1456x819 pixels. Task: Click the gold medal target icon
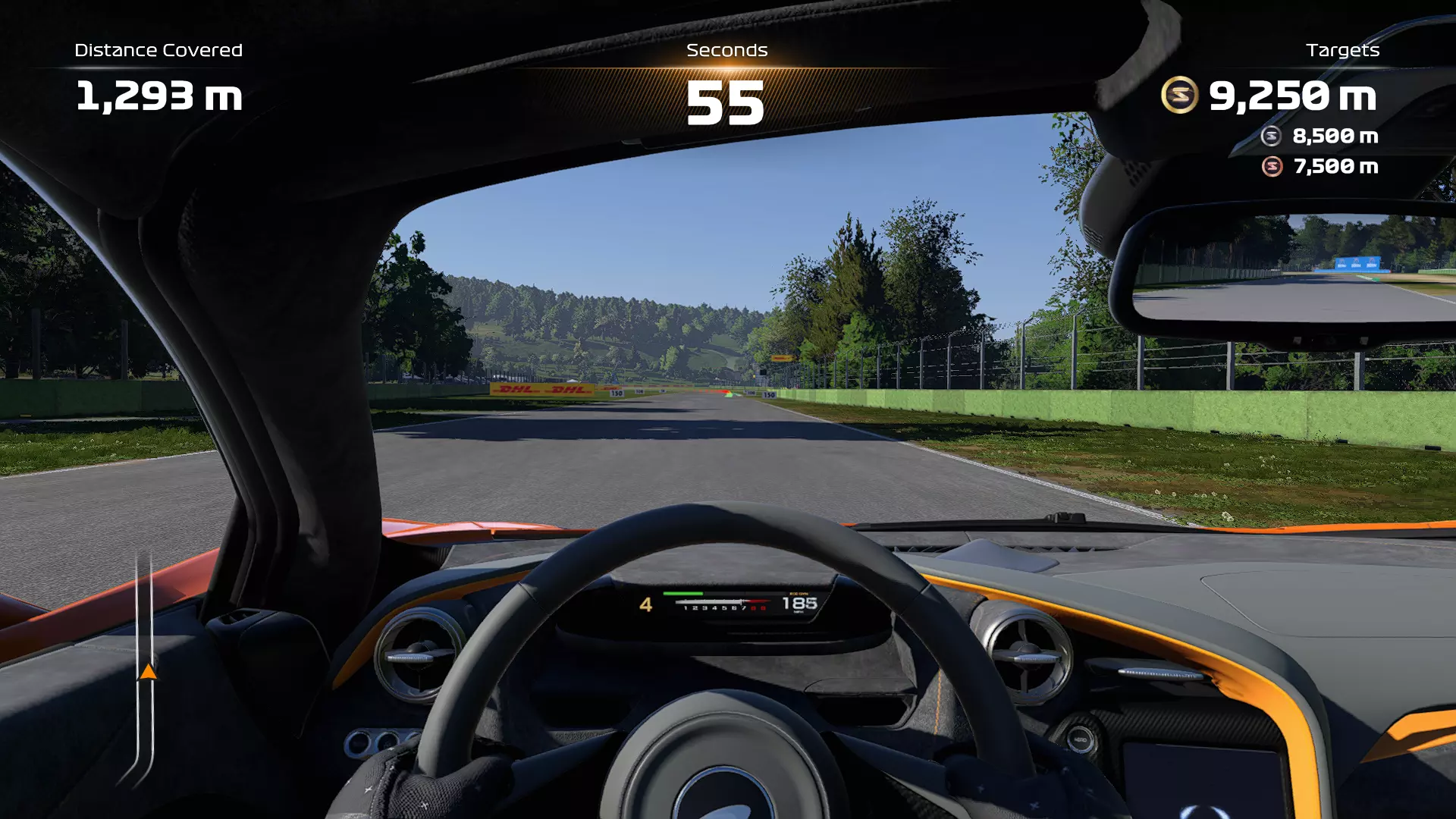[1179, 96]
